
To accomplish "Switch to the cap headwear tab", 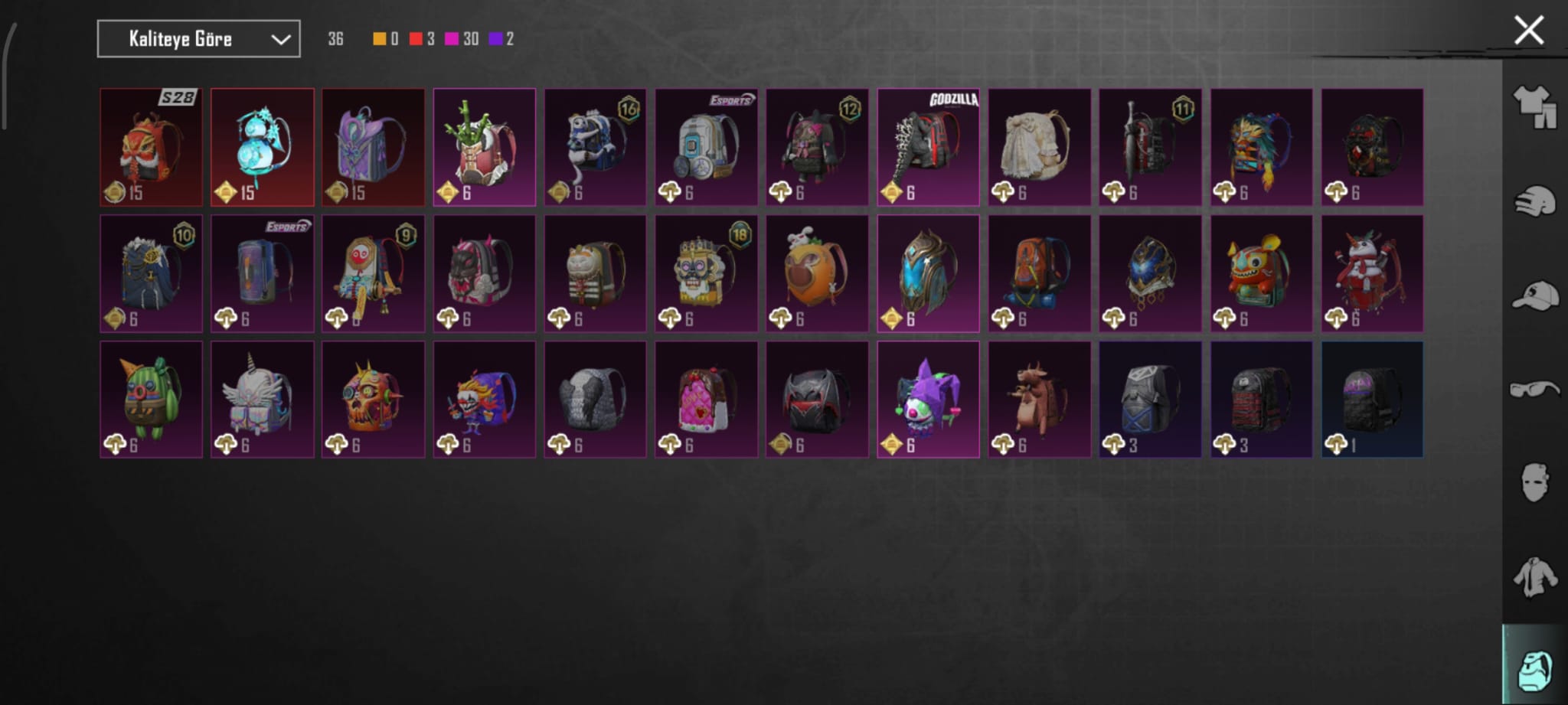I will pos(1534,295).
